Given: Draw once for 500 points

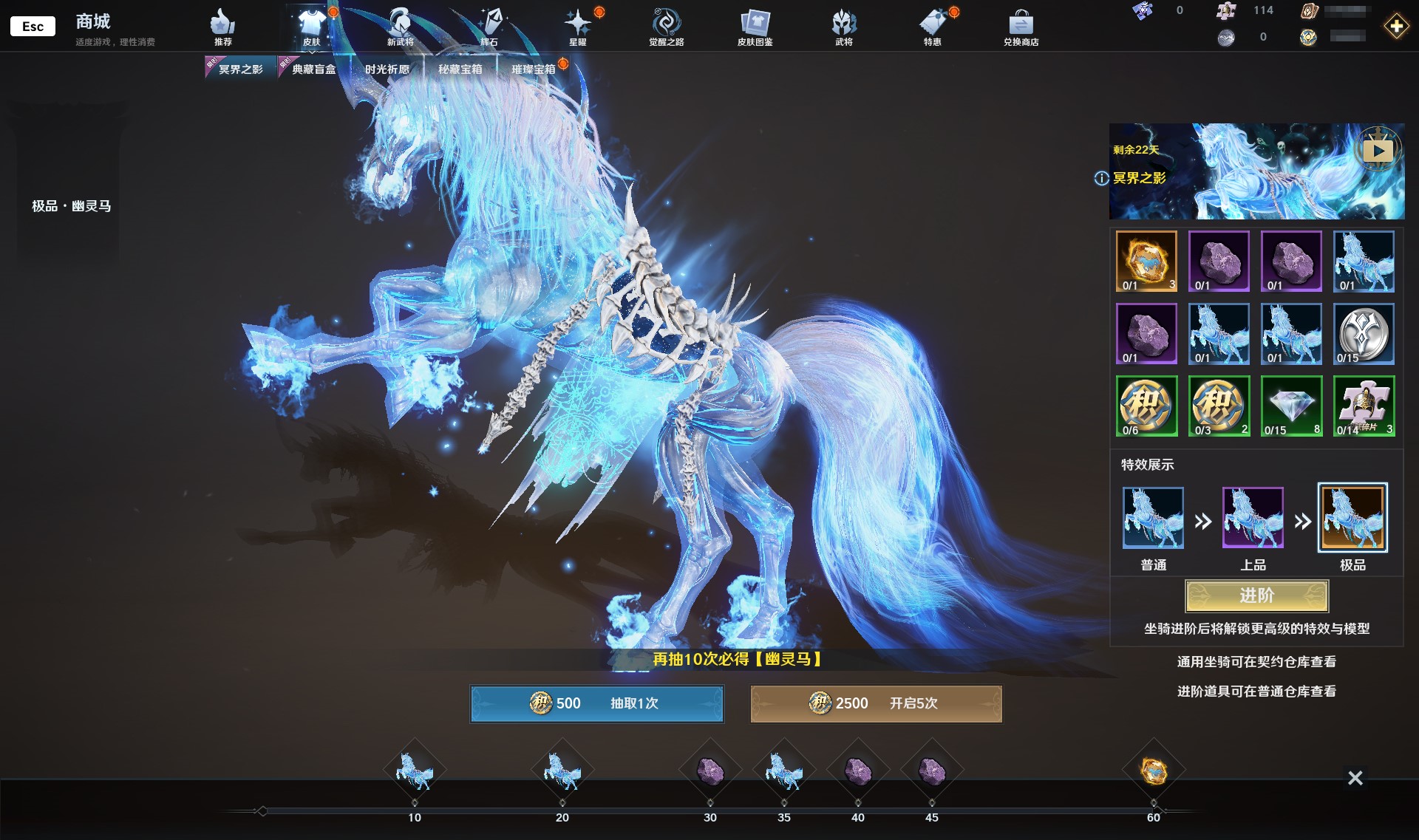Looking at the screenshot, I should click(596, 703).
